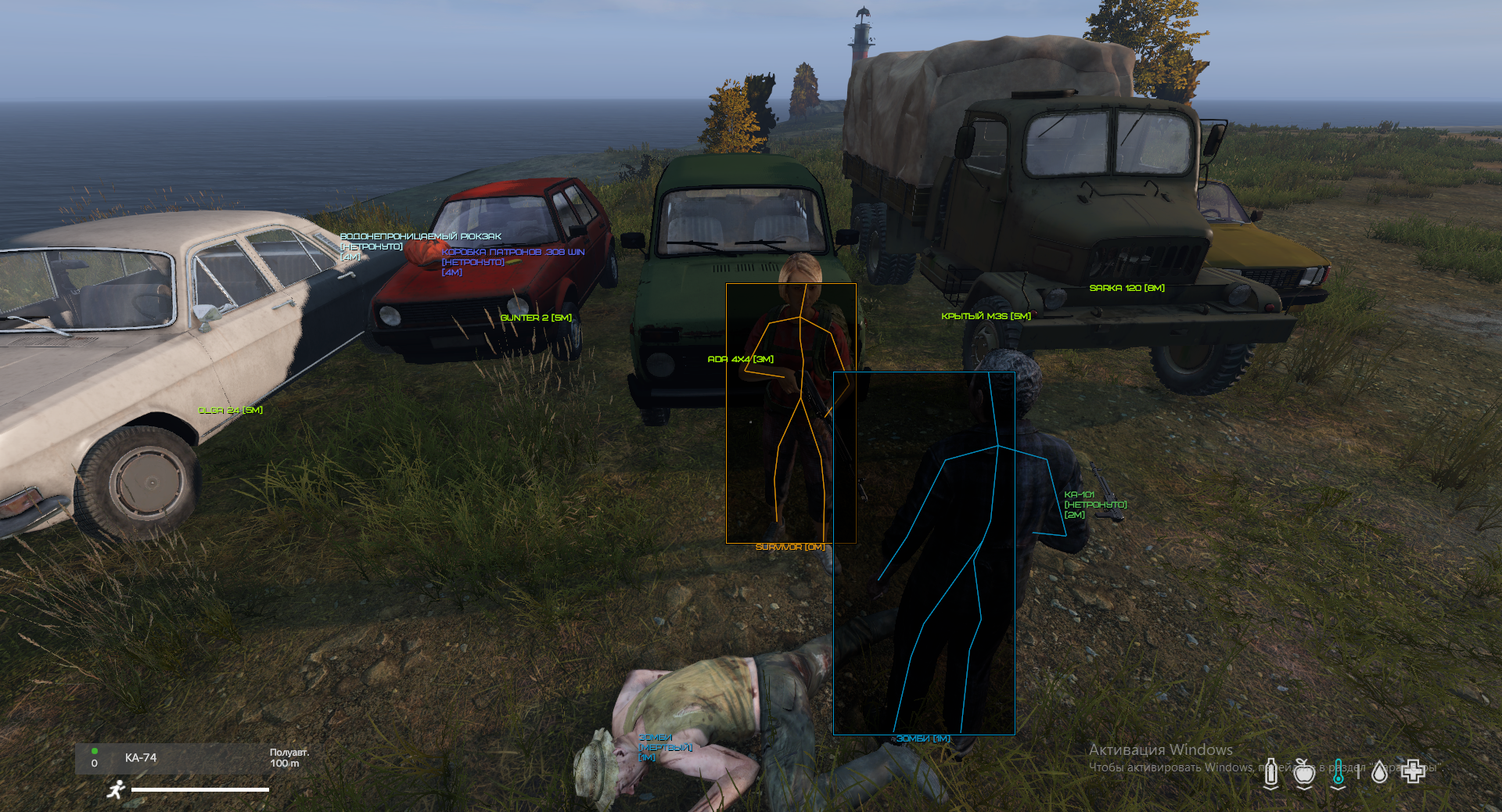Click the hydration bottle status icon
This screenshot has width=1502, height=812.
pyautogui.click(x=1271, y=771)
